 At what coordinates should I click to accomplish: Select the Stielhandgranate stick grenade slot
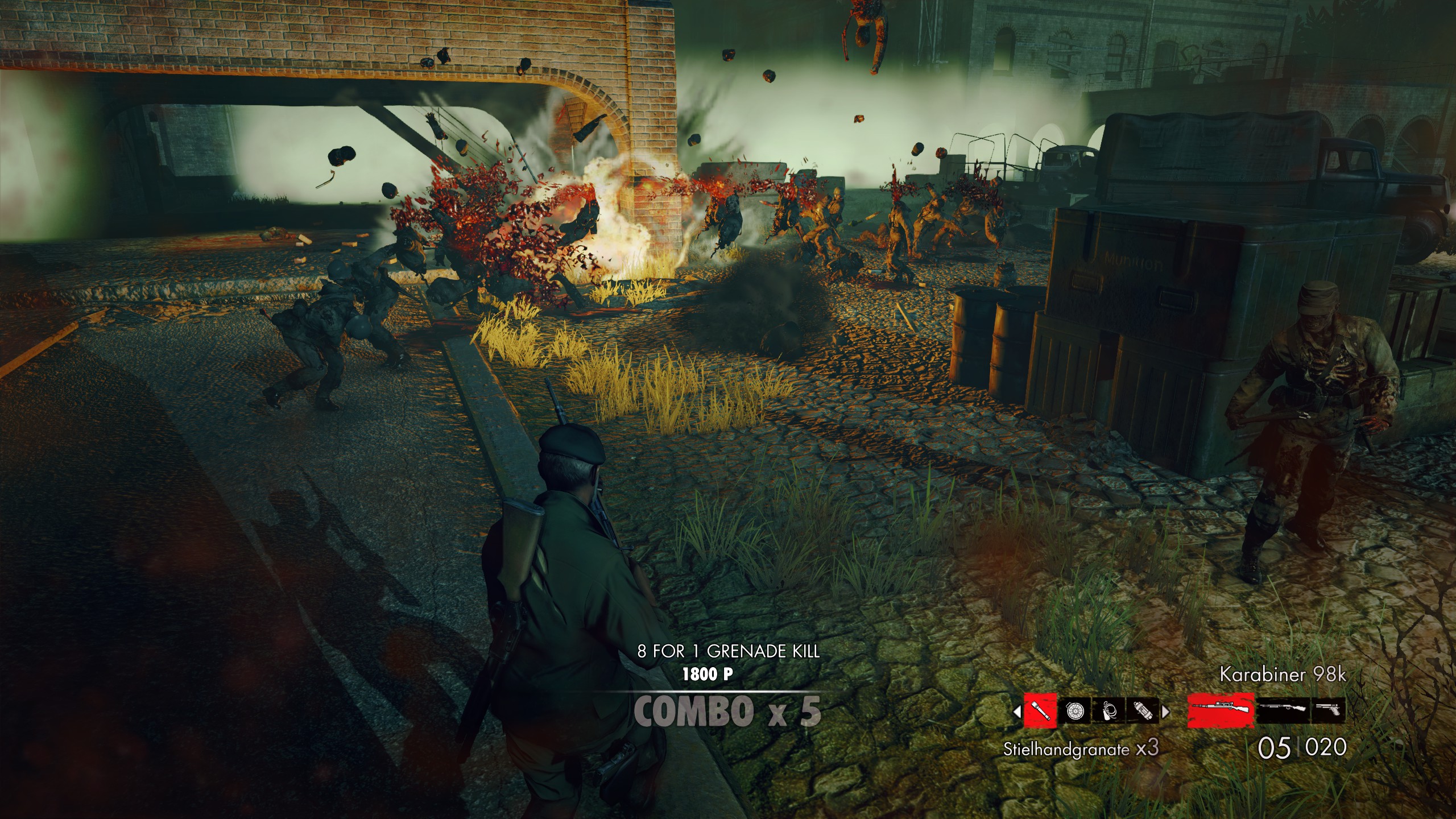coord(1040,710)
